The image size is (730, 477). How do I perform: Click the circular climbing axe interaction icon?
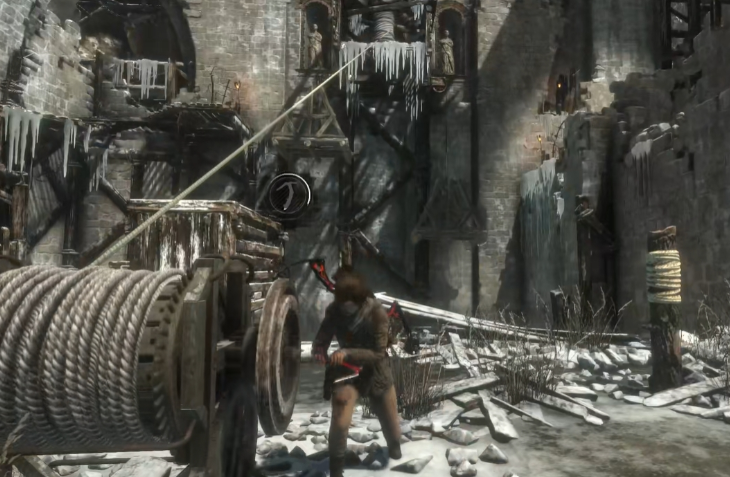pyautogui.click(x=289, y=193)
